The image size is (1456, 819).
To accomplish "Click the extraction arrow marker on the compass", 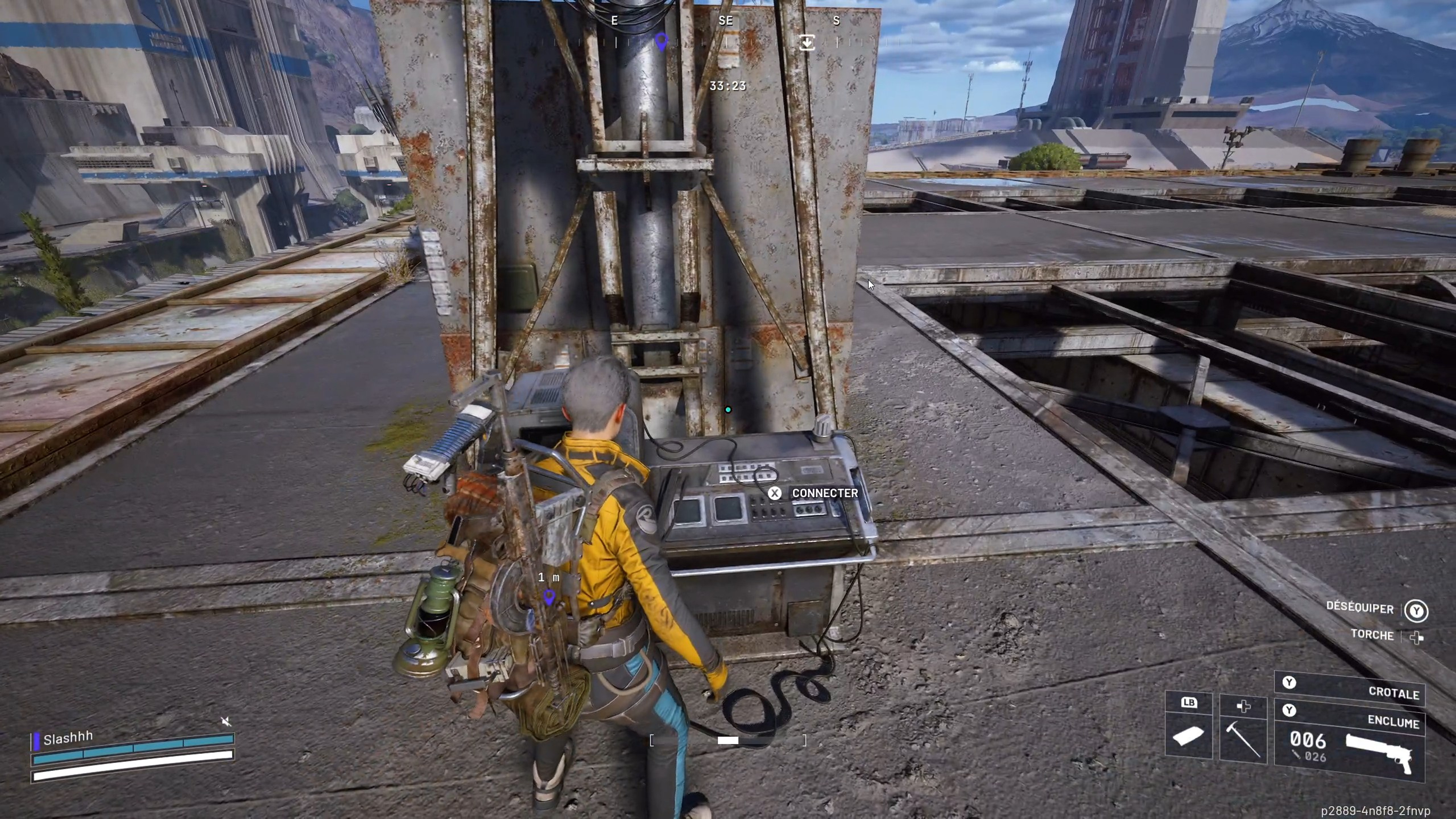I will click(807, 42).
